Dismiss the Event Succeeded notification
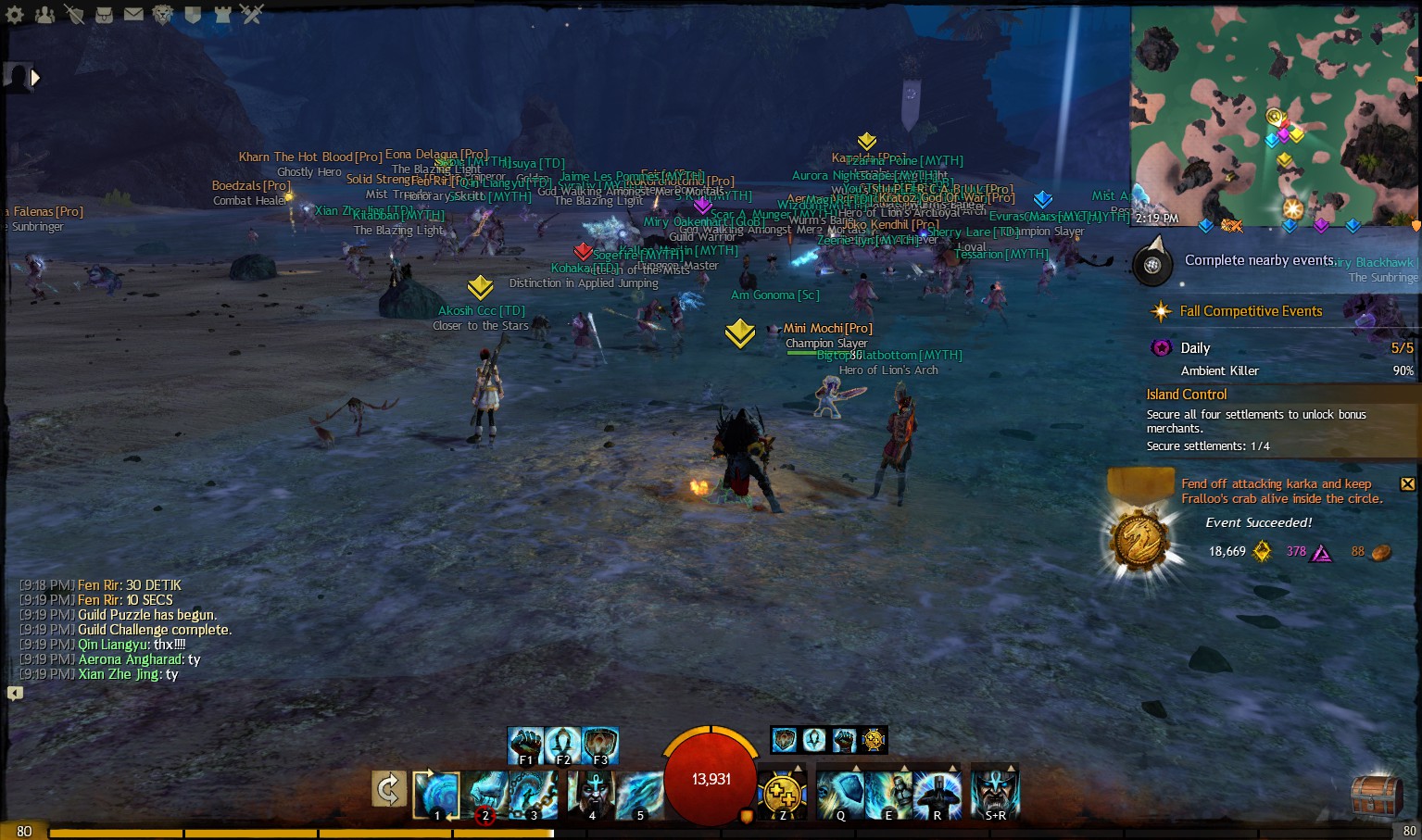The height and width of the screenshot is (840, 1422). tap(1408, 483)
